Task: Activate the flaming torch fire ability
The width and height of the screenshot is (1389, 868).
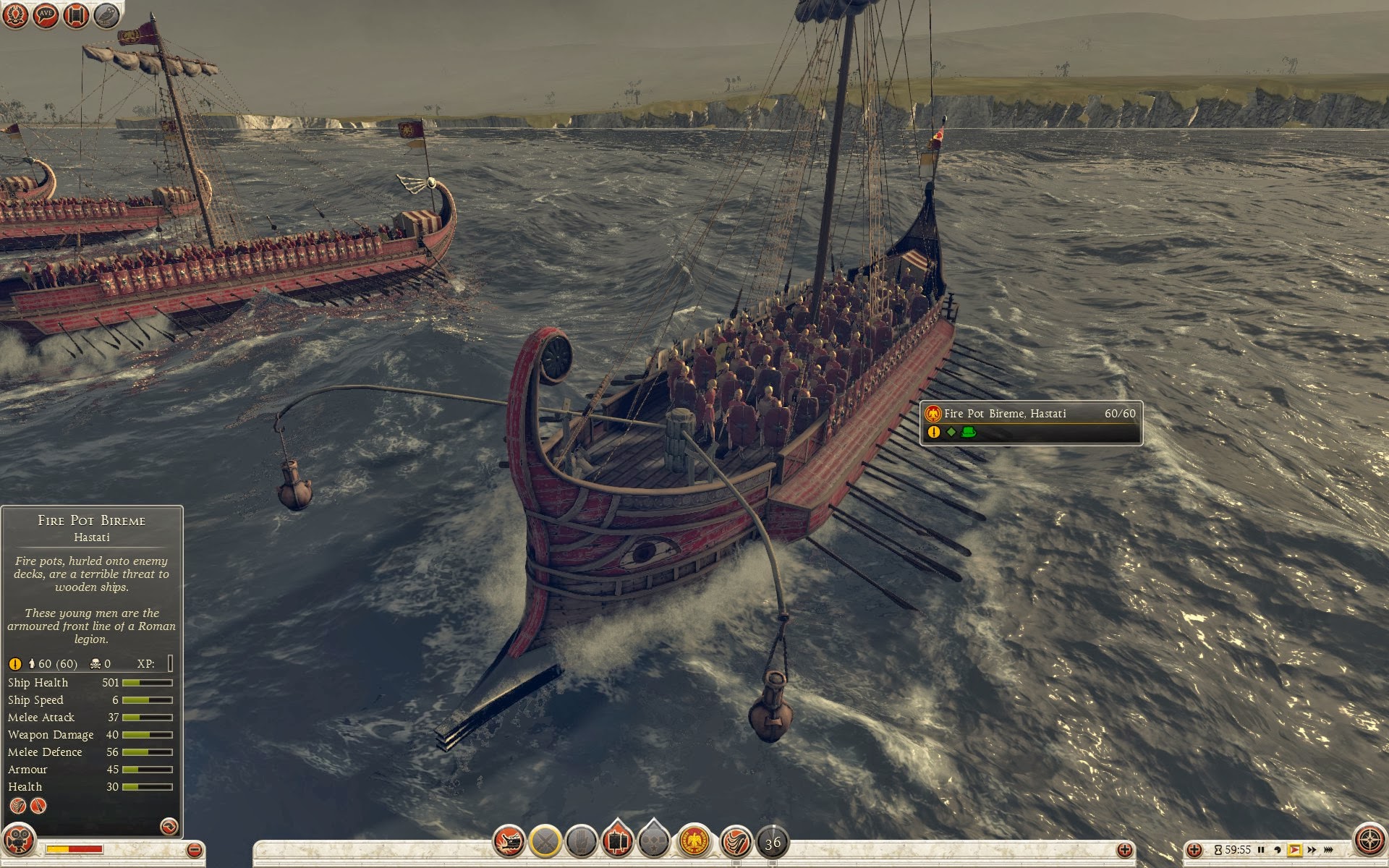Action: (x=736, y=841)
